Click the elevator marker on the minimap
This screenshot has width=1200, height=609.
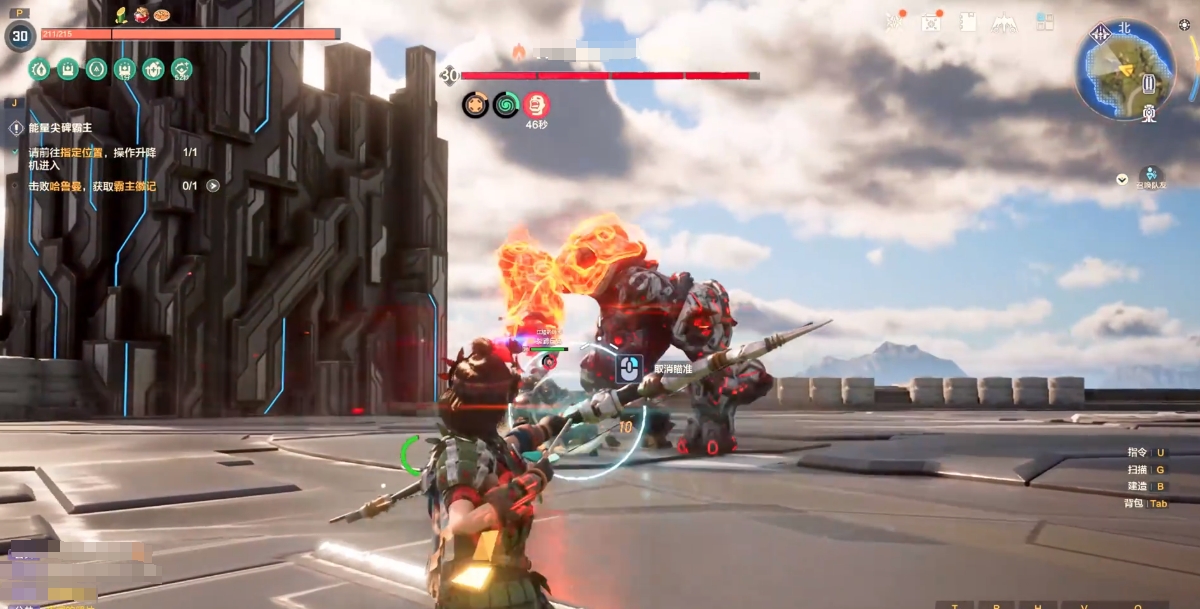pyautogui.click(x=1149, y=84)
